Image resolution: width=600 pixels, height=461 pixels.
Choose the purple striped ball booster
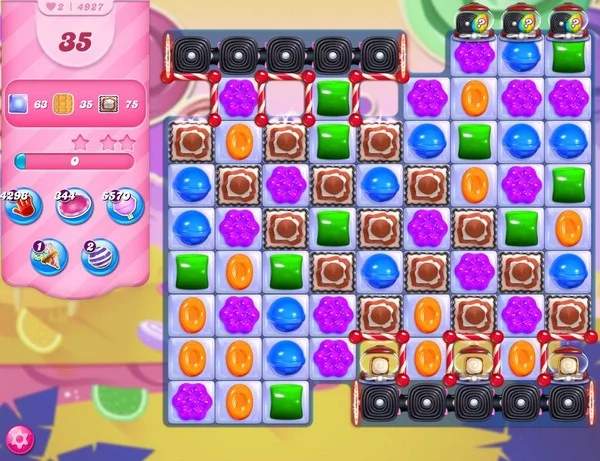point(99,257)
